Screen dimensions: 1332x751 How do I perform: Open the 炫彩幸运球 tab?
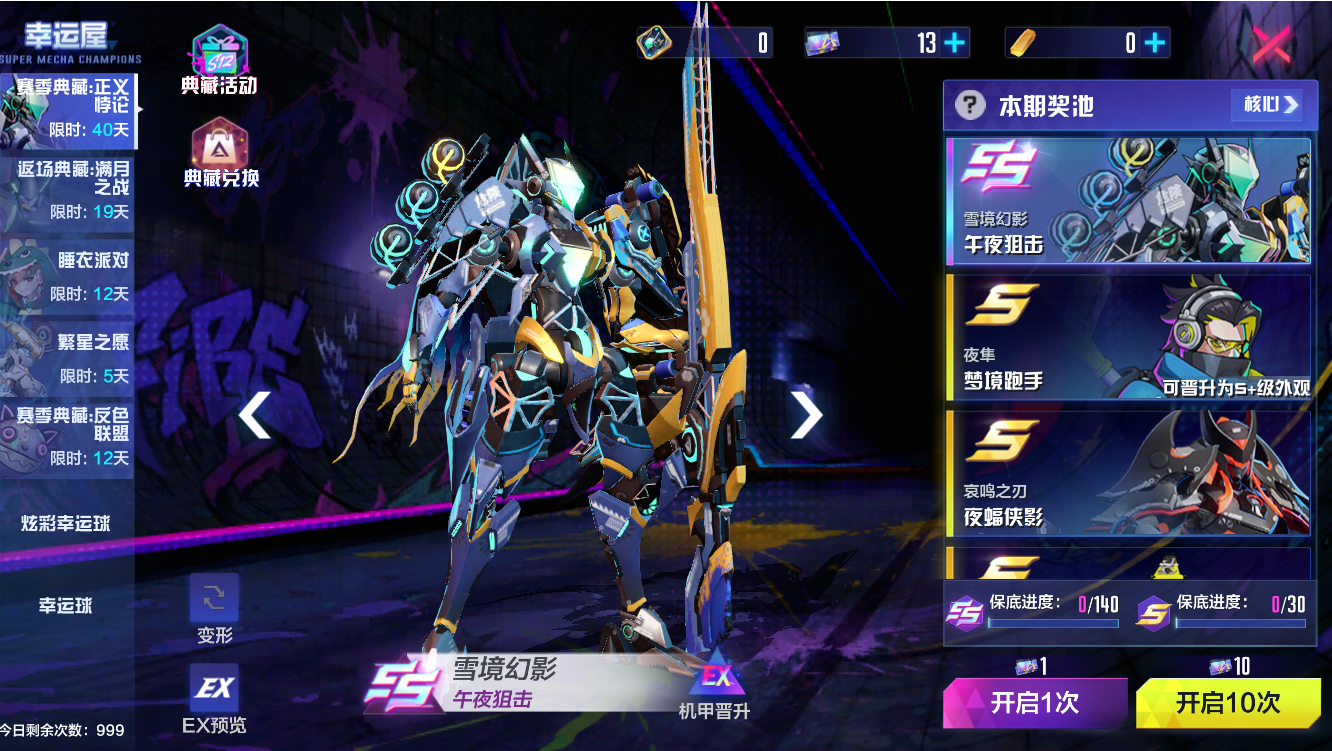tap(66, 524)
